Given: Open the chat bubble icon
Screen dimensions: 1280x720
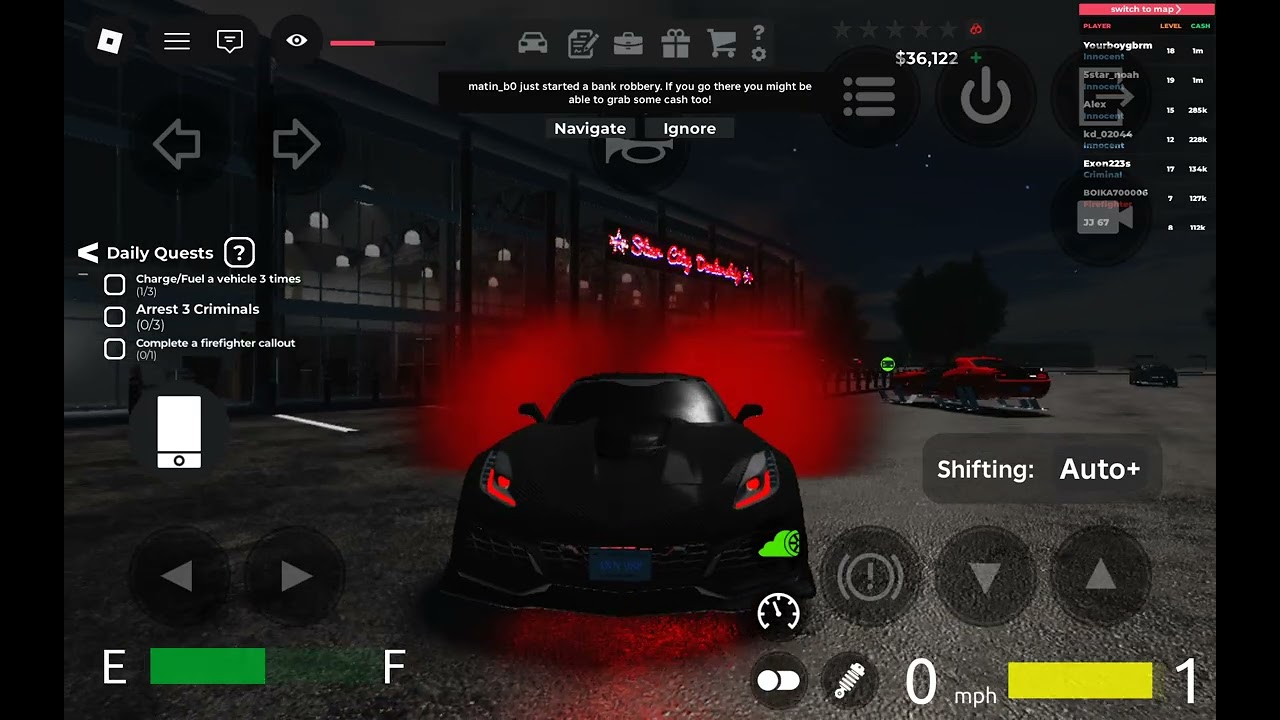Looking at the screenshot, I should click(230, 41).
